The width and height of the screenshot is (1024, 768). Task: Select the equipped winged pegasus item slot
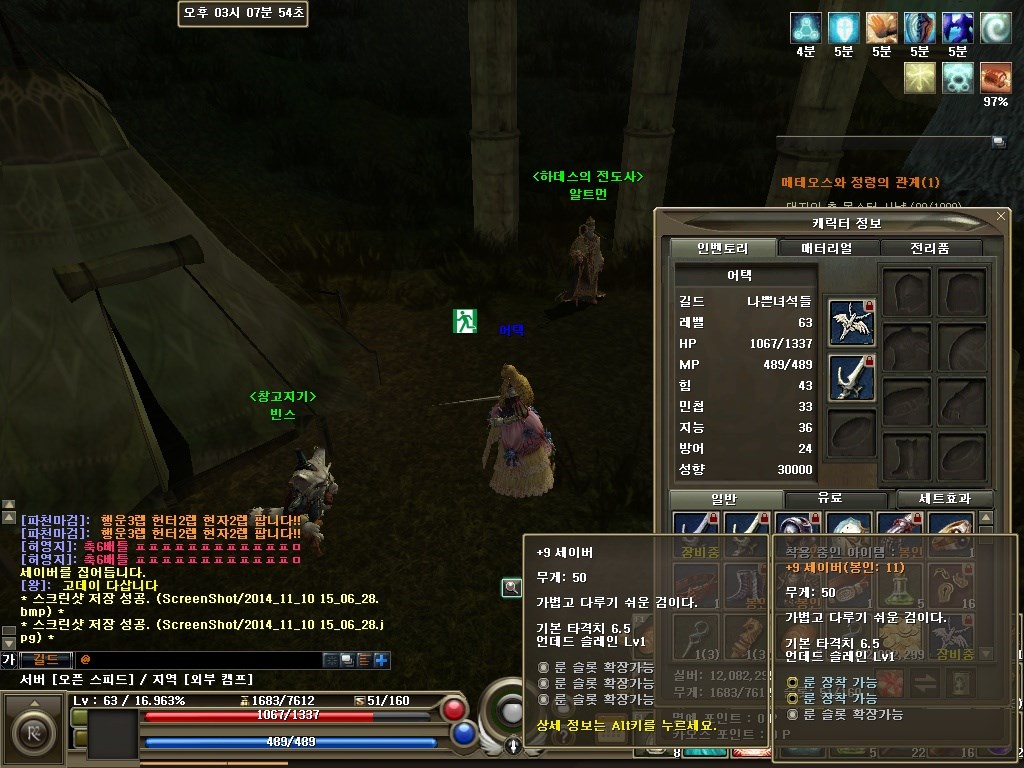pos(852,322)
